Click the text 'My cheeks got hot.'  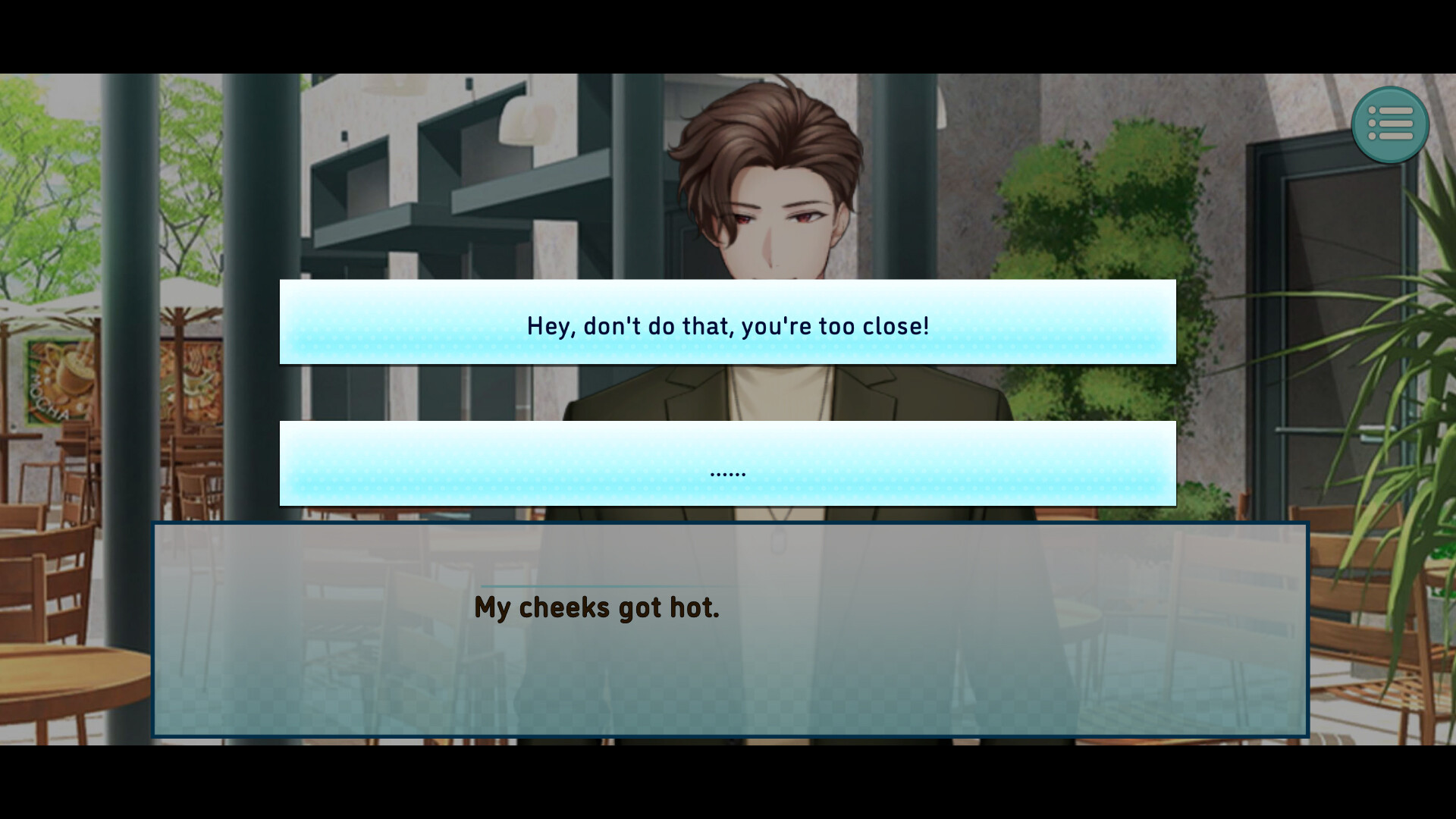(597, 607)
